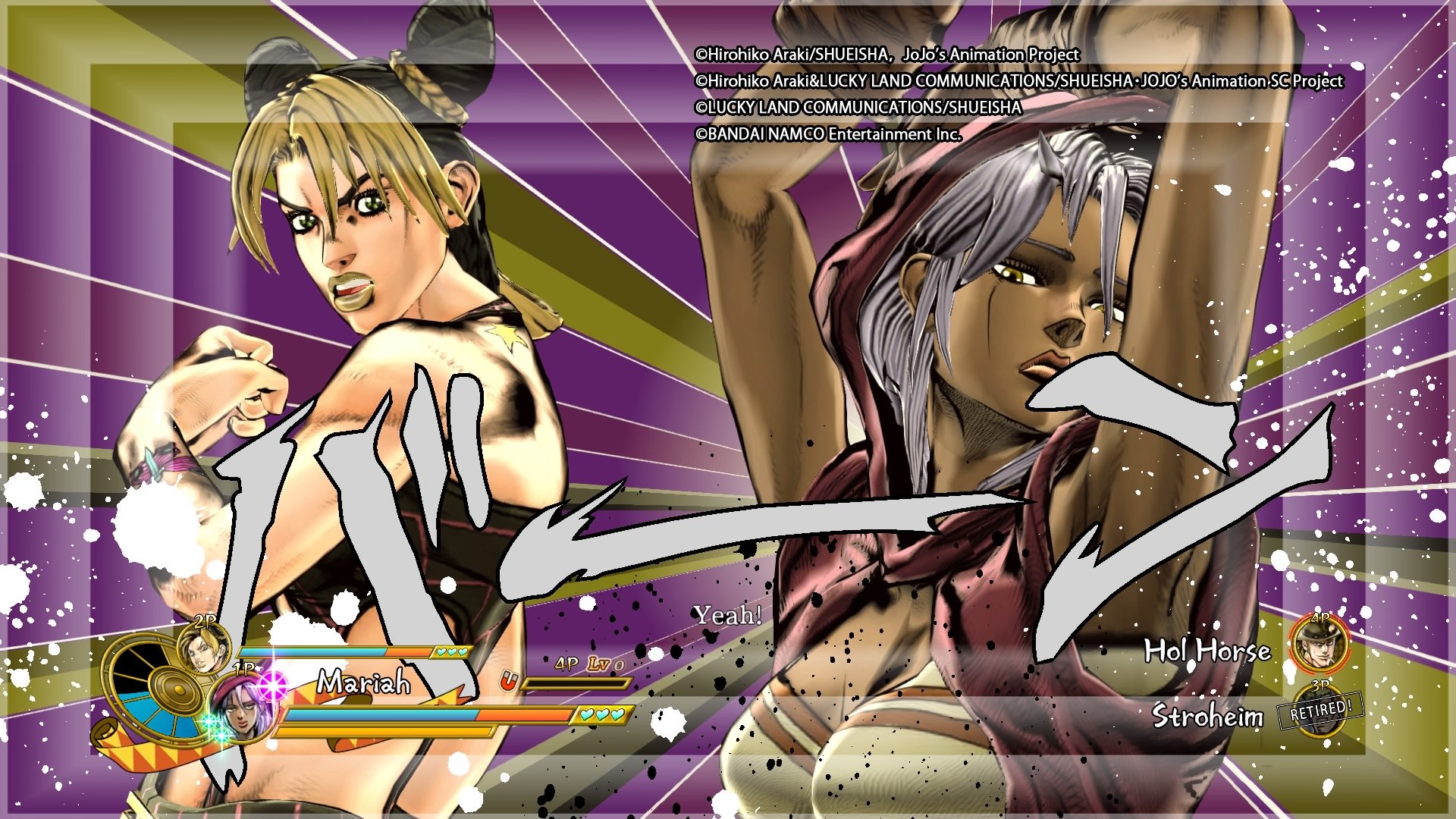Open the 4P stand gauge meter

point(578,684)
